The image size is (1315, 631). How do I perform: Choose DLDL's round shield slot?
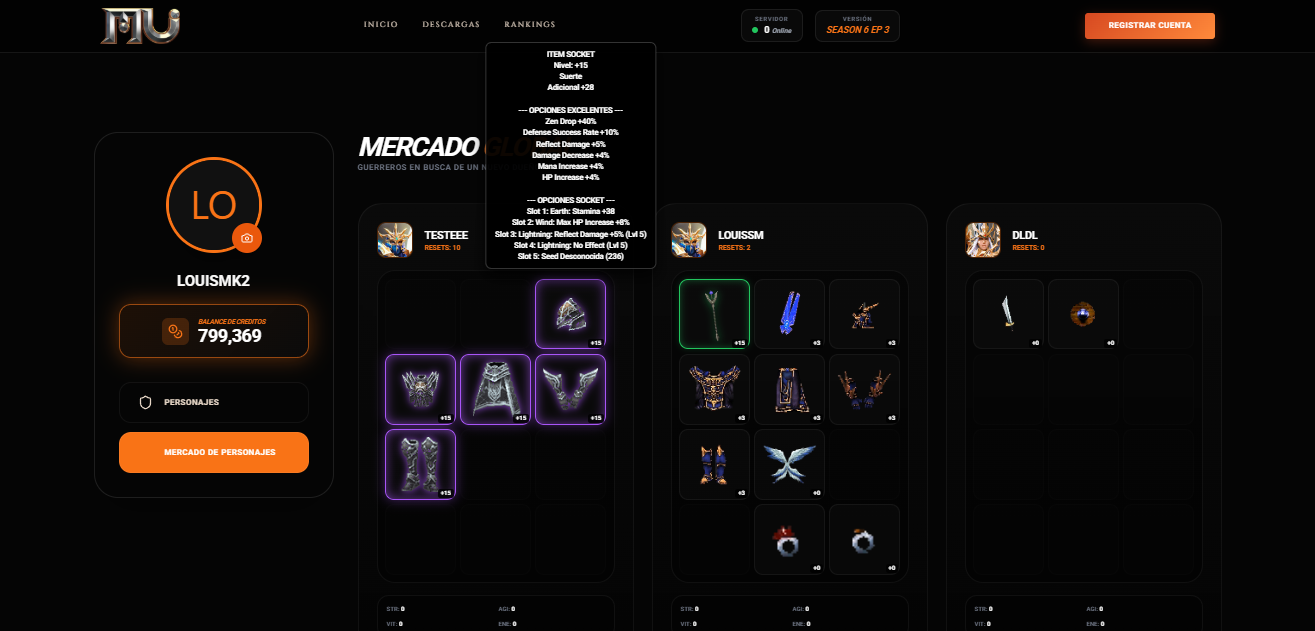pyautogui.click(x=1083, y=314)
